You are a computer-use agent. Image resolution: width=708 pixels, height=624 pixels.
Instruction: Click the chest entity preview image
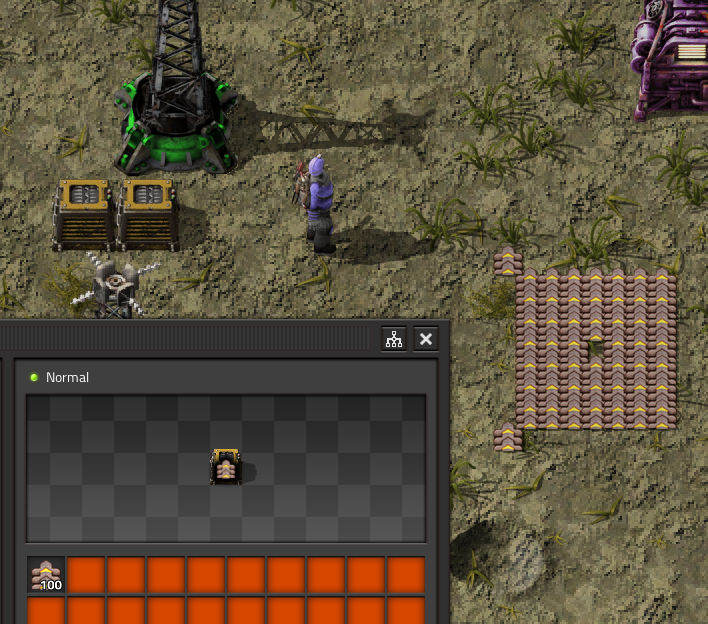tap(226, 467)
